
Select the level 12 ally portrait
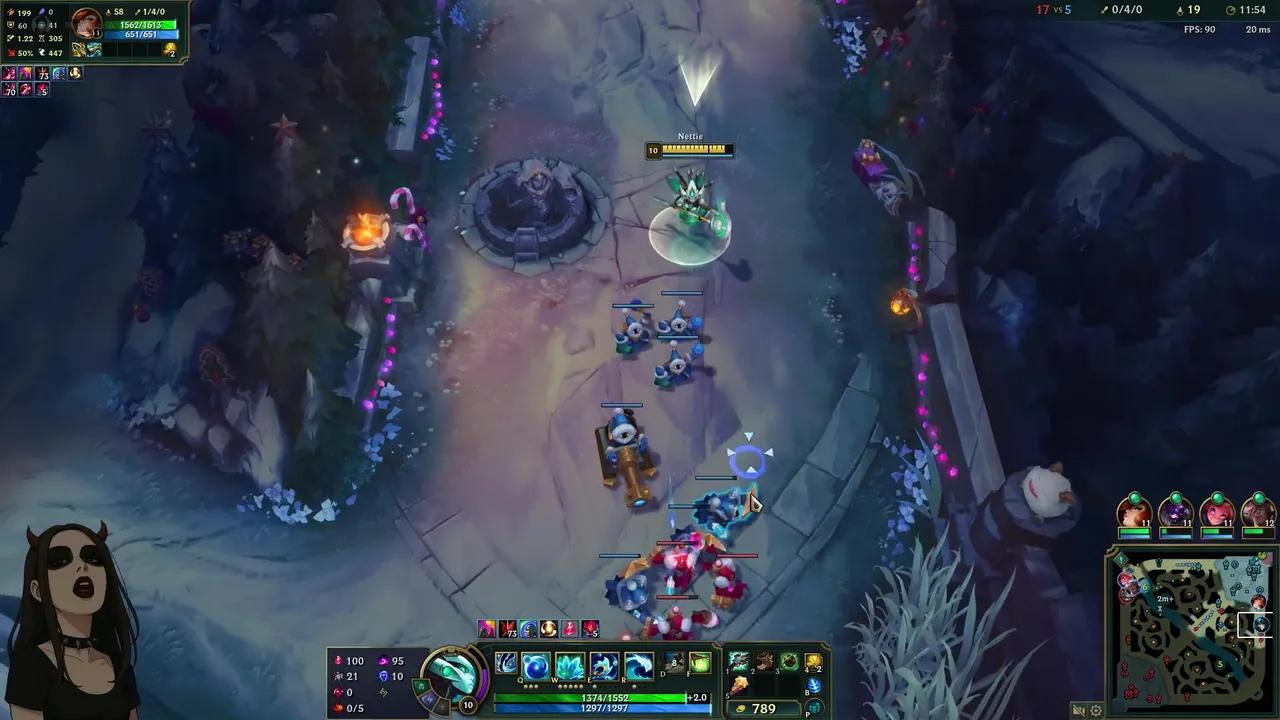[1256, 514]
